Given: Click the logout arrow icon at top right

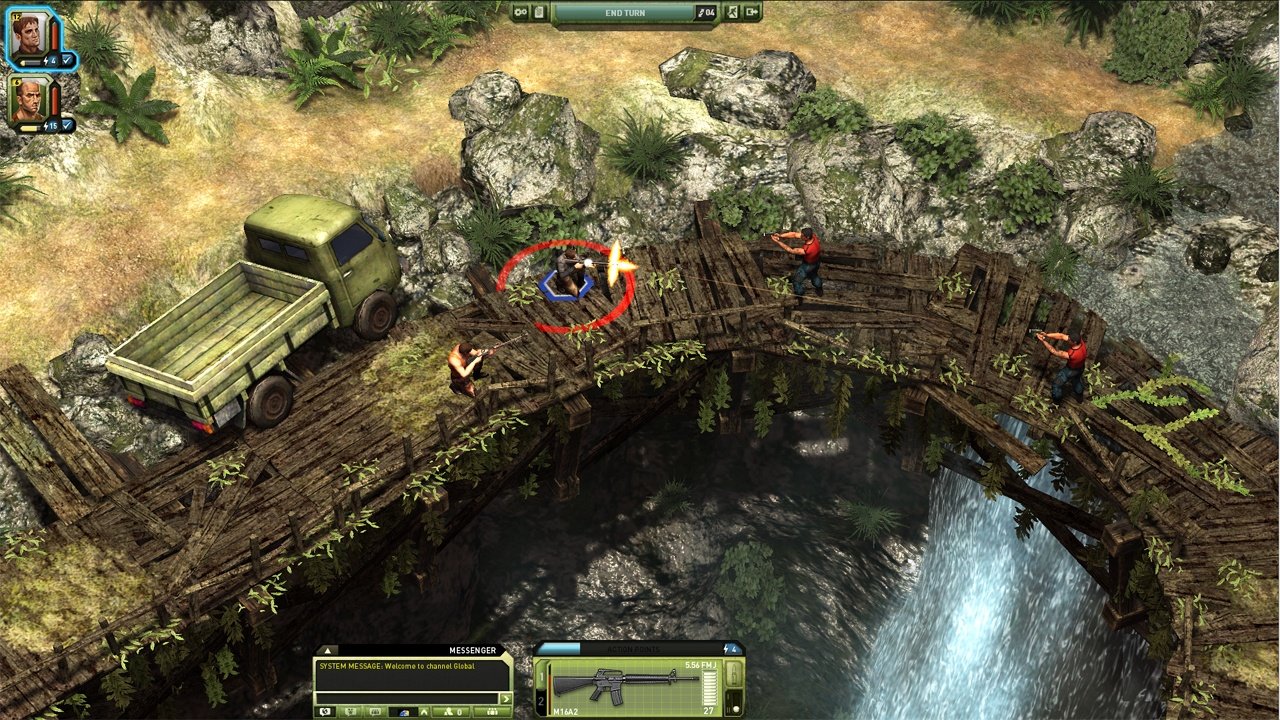Looking at the screenshot, I should pos(753,13).
